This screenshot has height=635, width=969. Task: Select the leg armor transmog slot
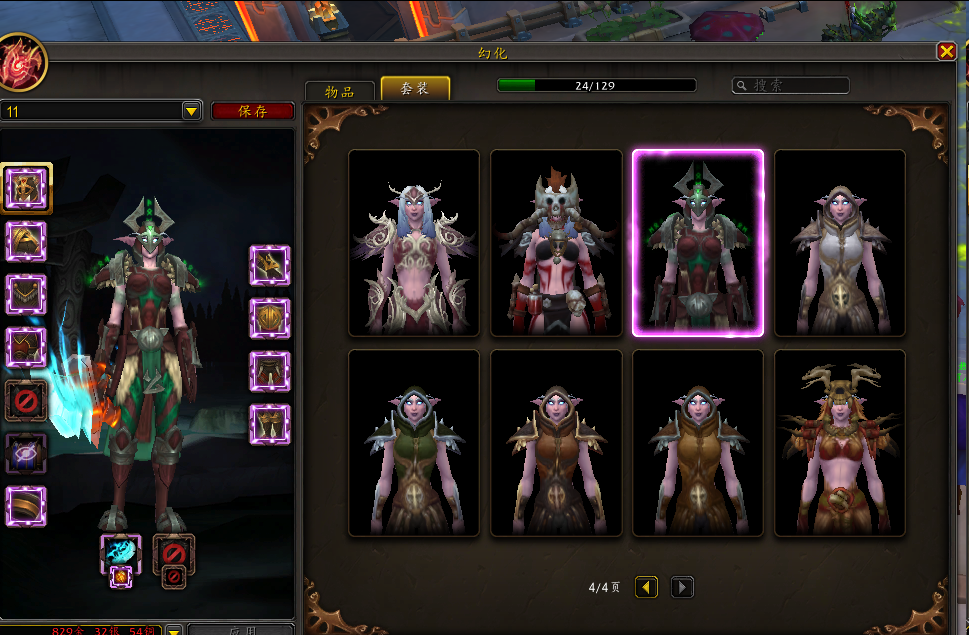click(x=269, y=371)
